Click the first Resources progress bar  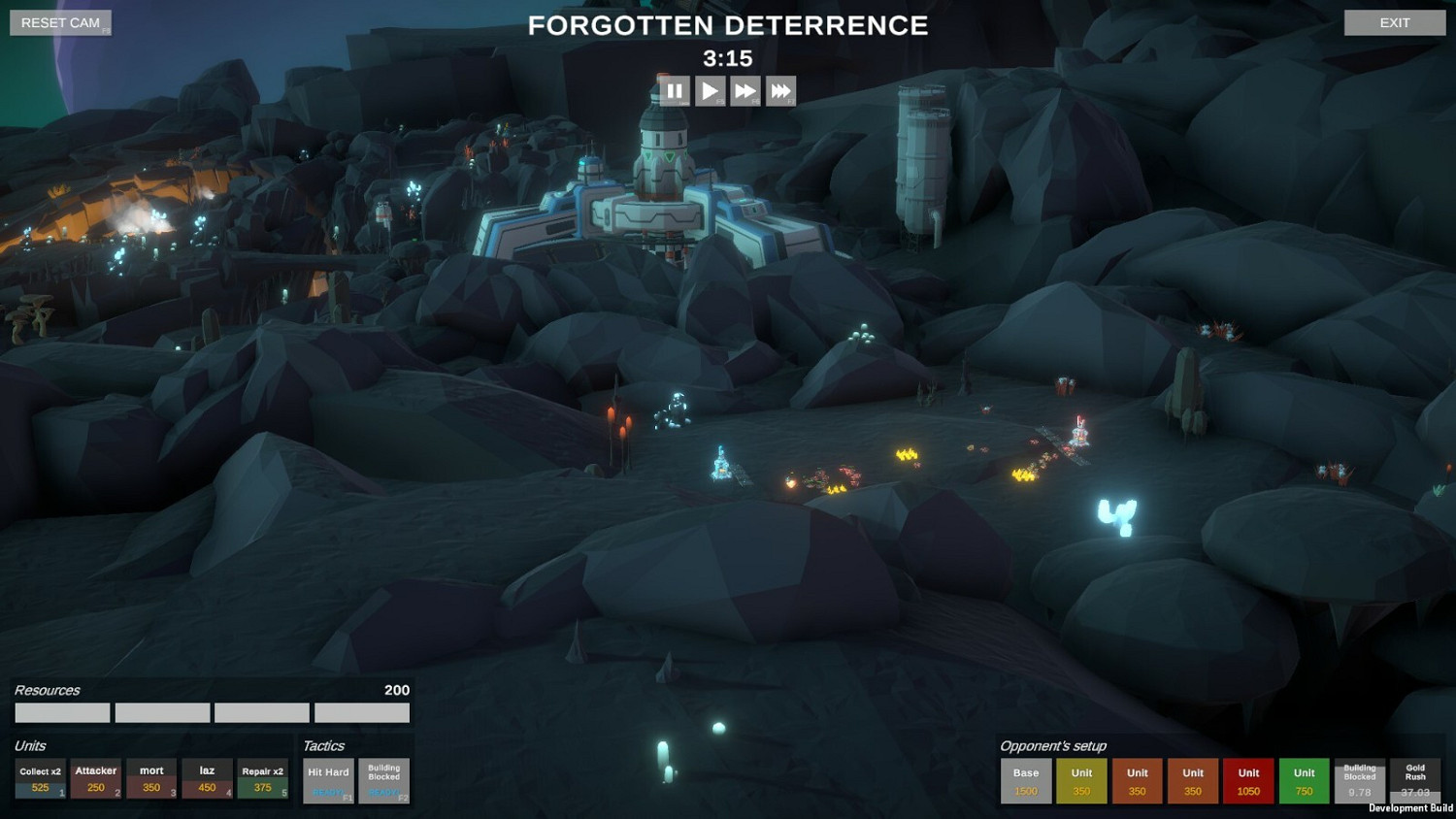coord(61,712)
